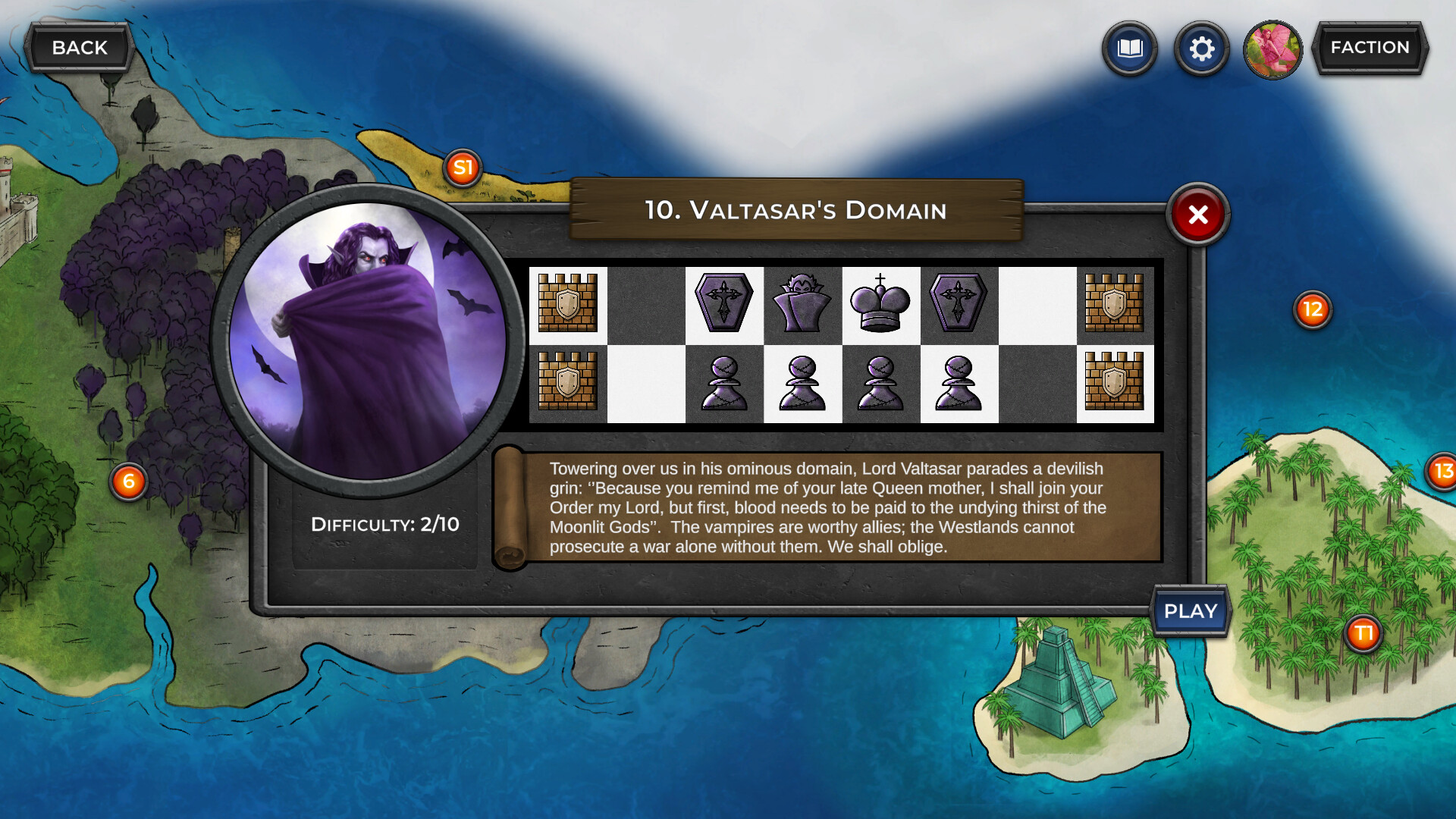Click the leftmost vampire pawn piece
1456x819 pixels.
[x=723, y=384]
